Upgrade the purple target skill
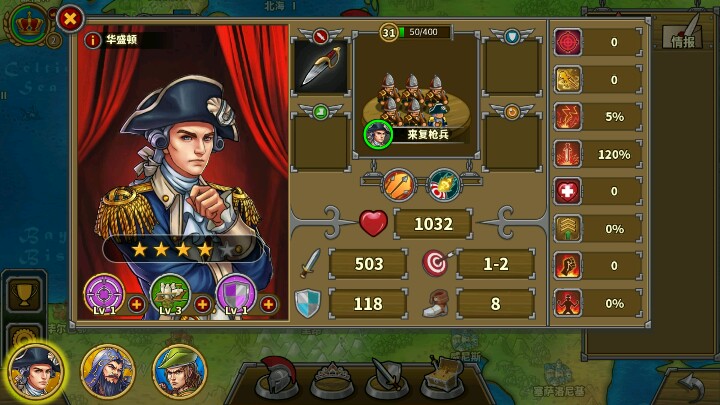 click(x=136, y=303)
